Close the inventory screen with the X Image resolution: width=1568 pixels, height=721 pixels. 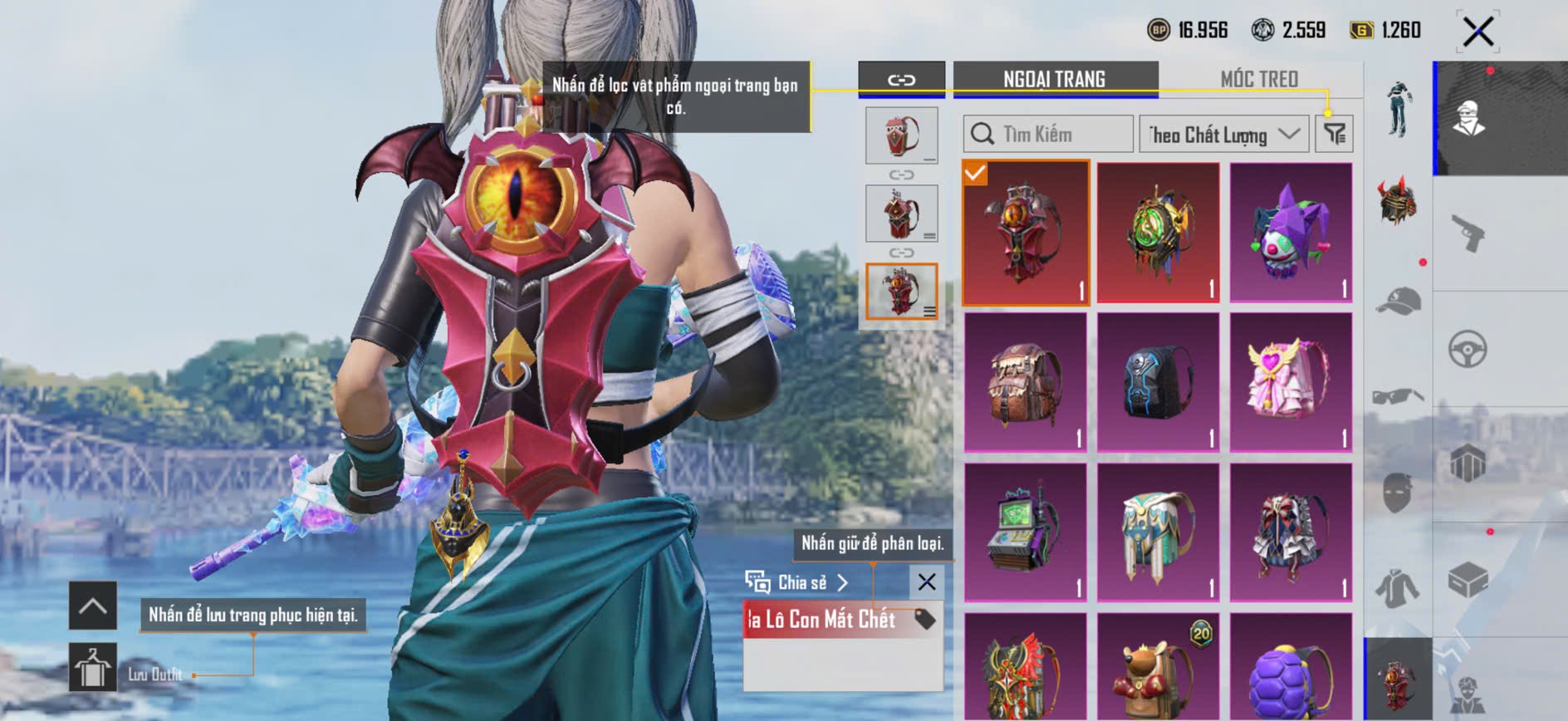point(1478,32)
